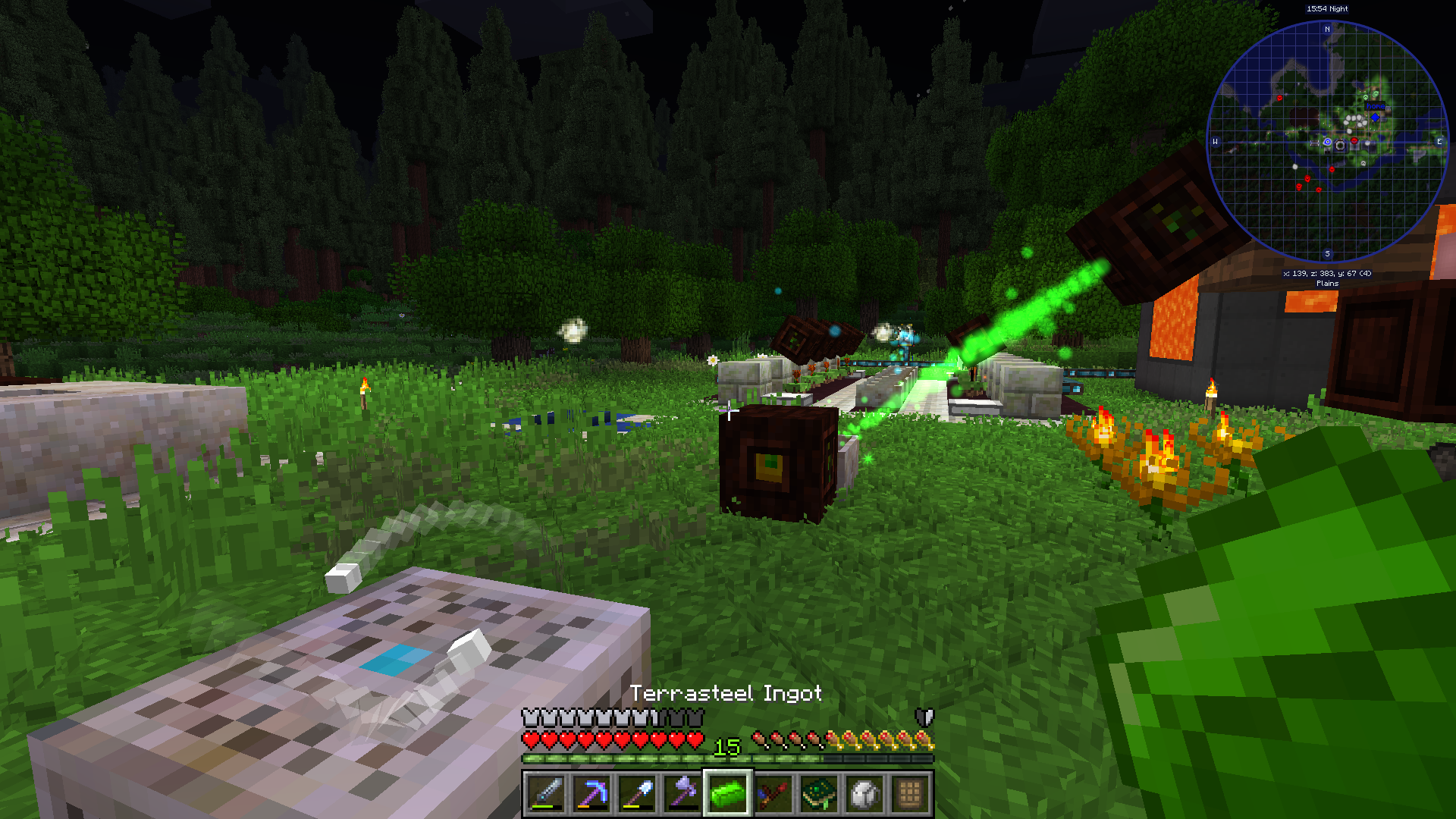Select the shovel hotbar slot
The width and height of the screenshot is (1456, 819).
(637, 794)
